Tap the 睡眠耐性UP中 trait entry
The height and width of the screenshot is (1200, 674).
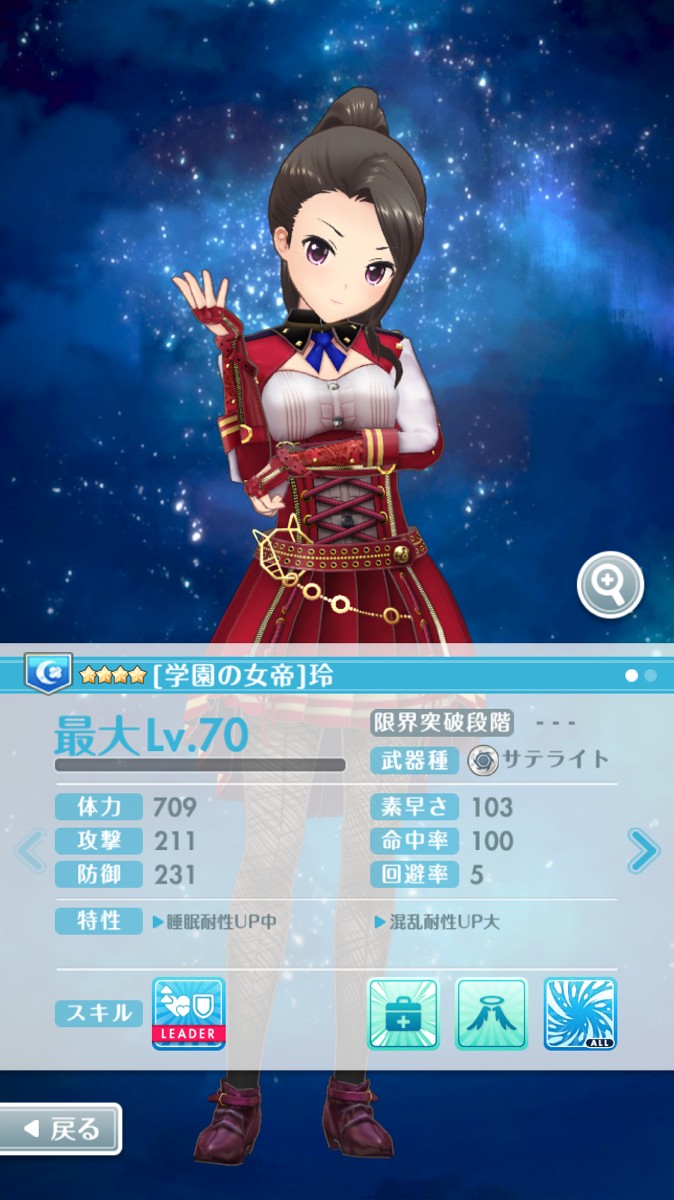pyautogui.click(x=214, y=922)
